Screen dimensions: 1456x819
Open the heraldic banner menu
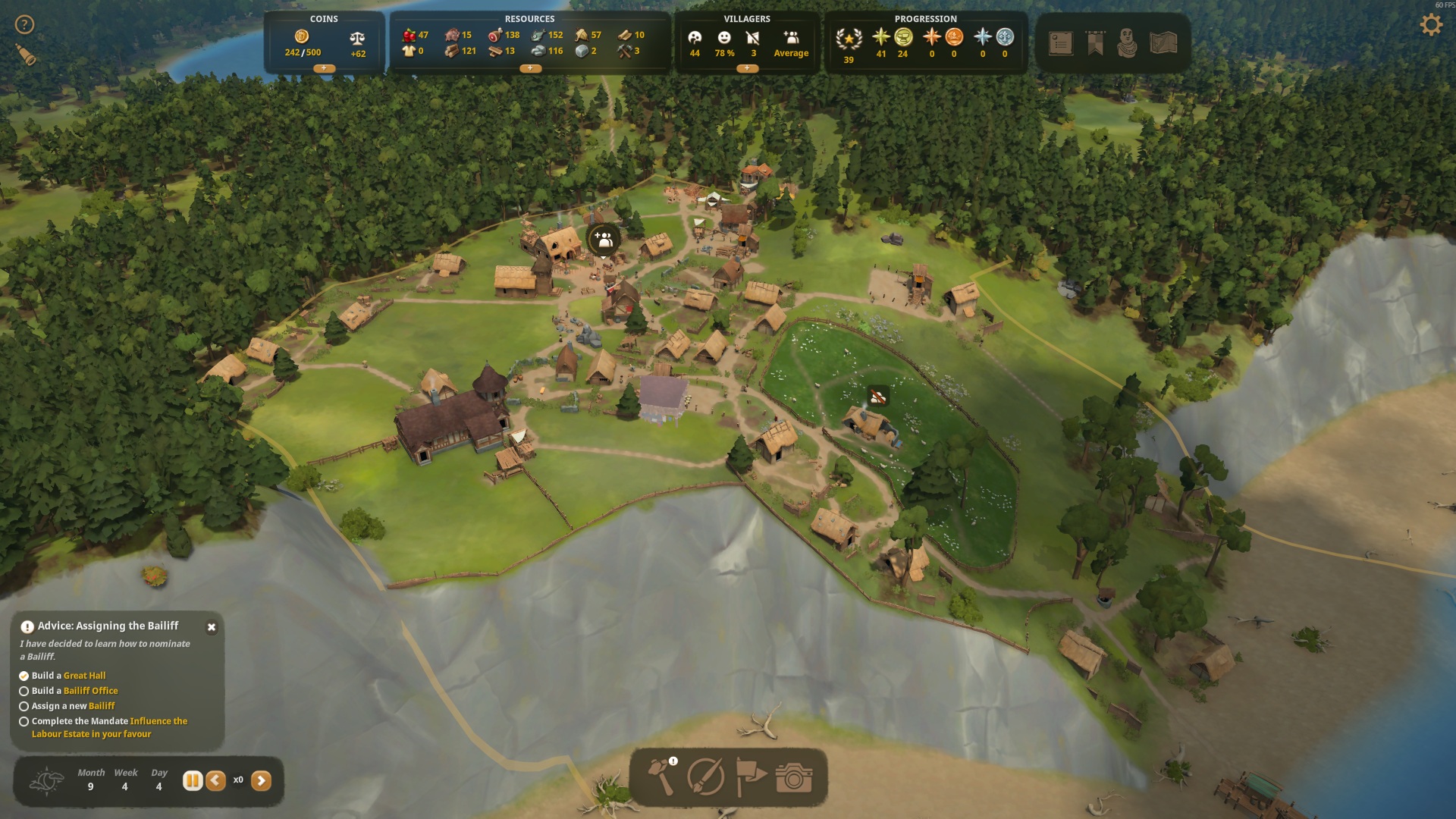1095,43
